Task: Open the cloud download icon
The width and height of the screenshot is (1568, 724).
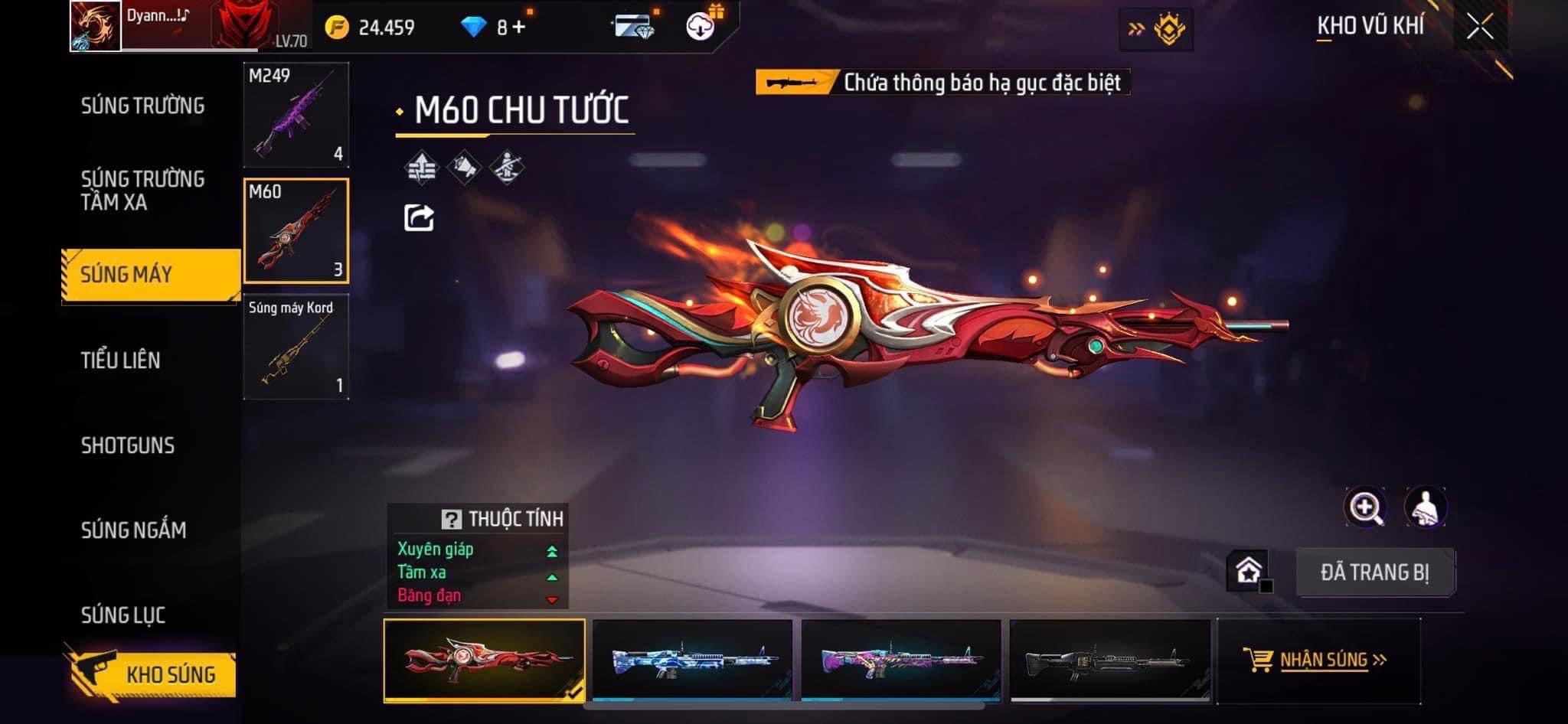Action: (700, 28)
